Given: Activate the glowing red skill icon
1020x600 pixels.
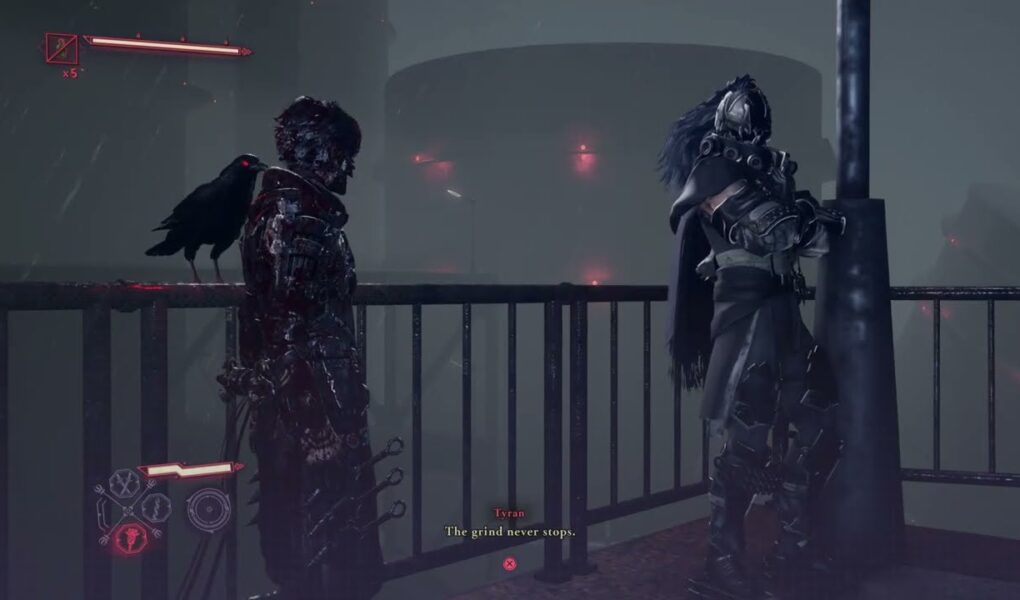Looking at the screenshot, I should point(131,534).
